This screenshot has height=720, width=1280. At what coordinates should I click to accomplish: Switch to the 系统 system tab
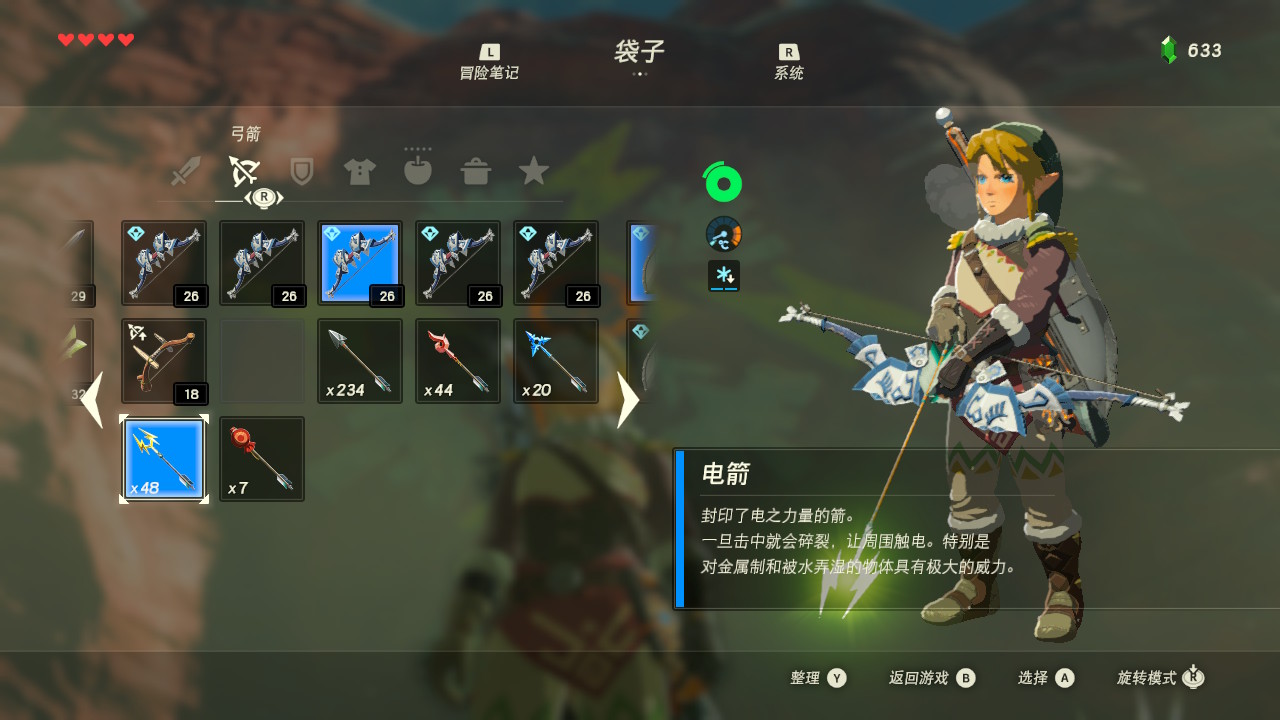click(x=788, y=63)
